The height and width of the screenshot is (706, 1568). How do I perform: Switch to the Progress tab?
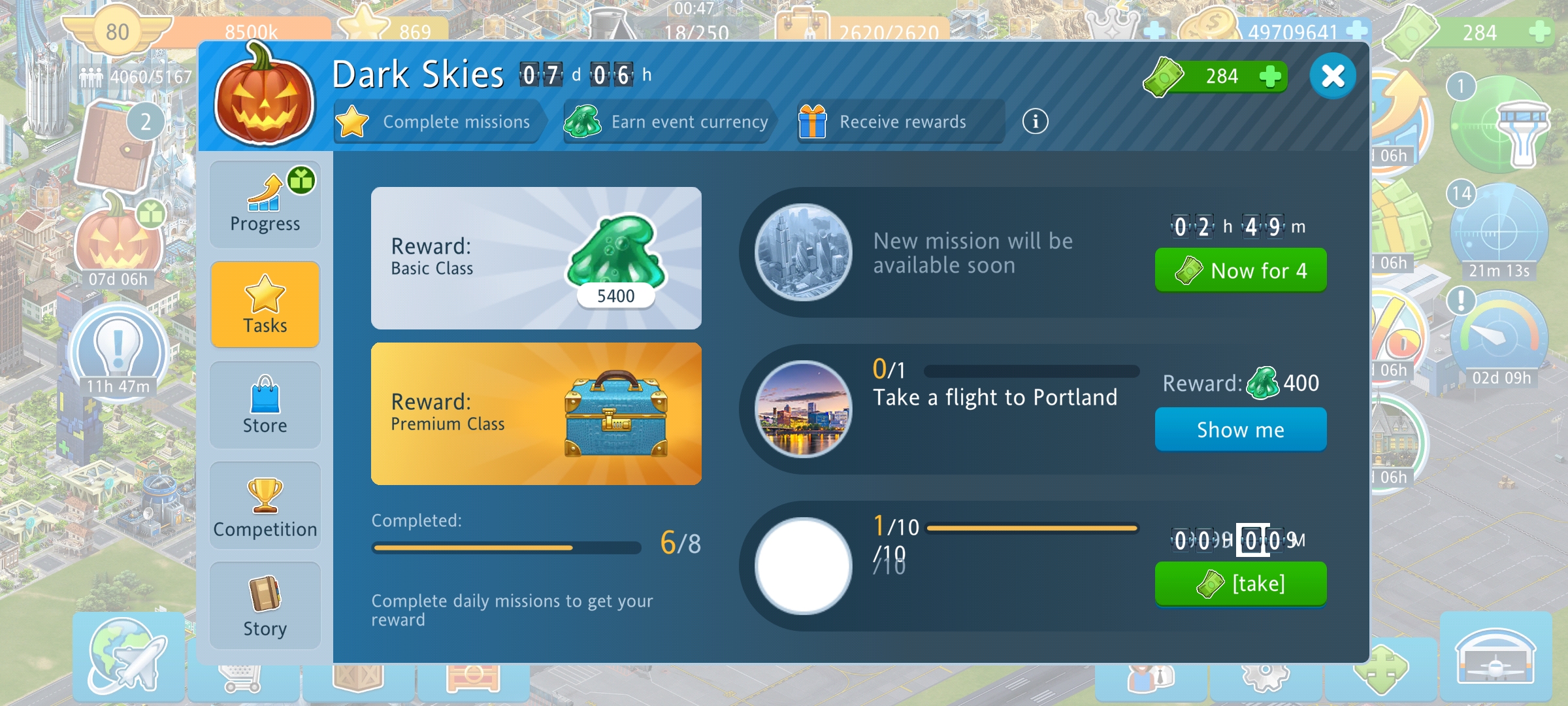(x=265, y=204)
